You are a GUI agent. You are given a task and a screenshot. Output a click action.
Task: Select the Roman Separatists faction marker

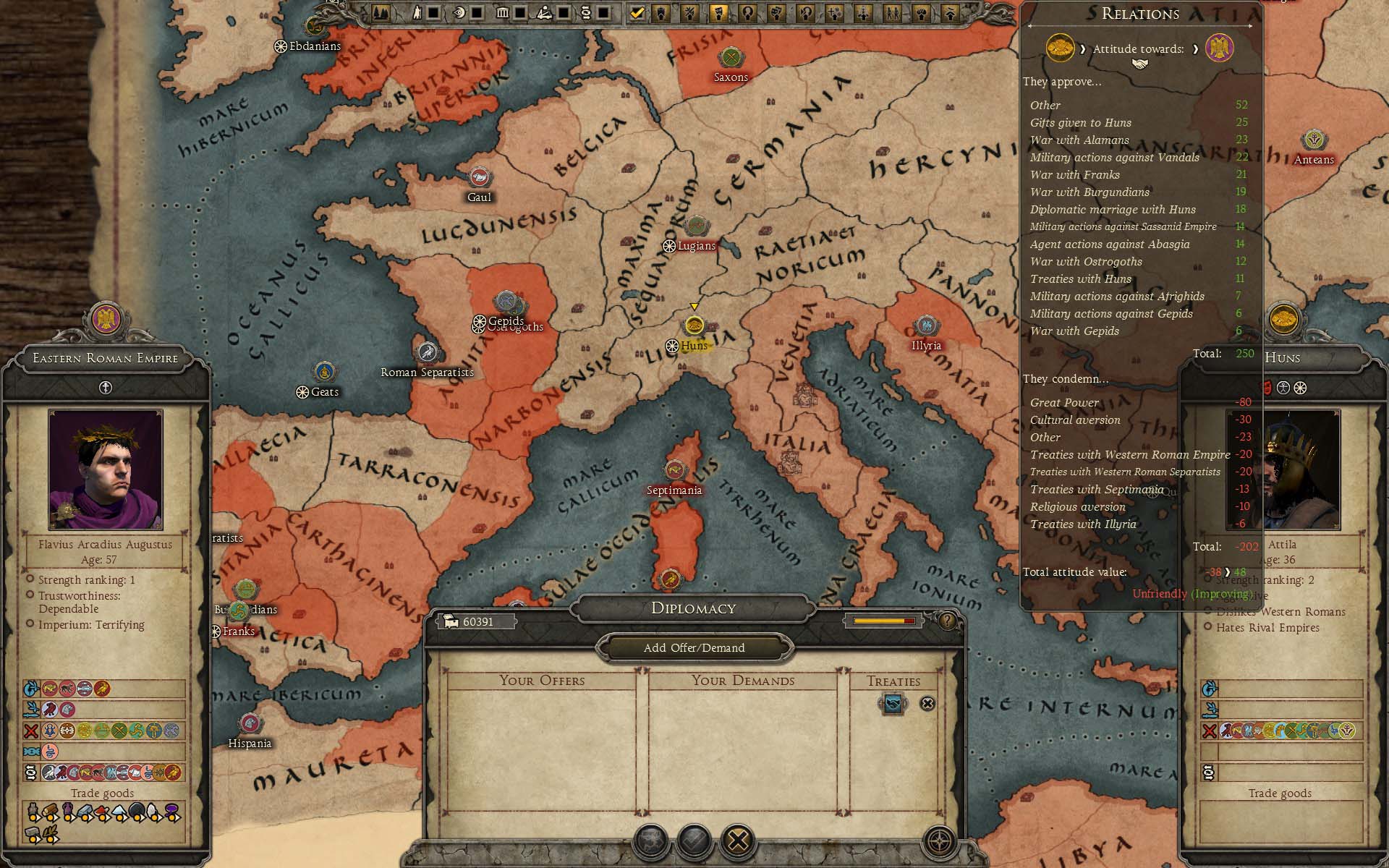(x=428, y=352)
